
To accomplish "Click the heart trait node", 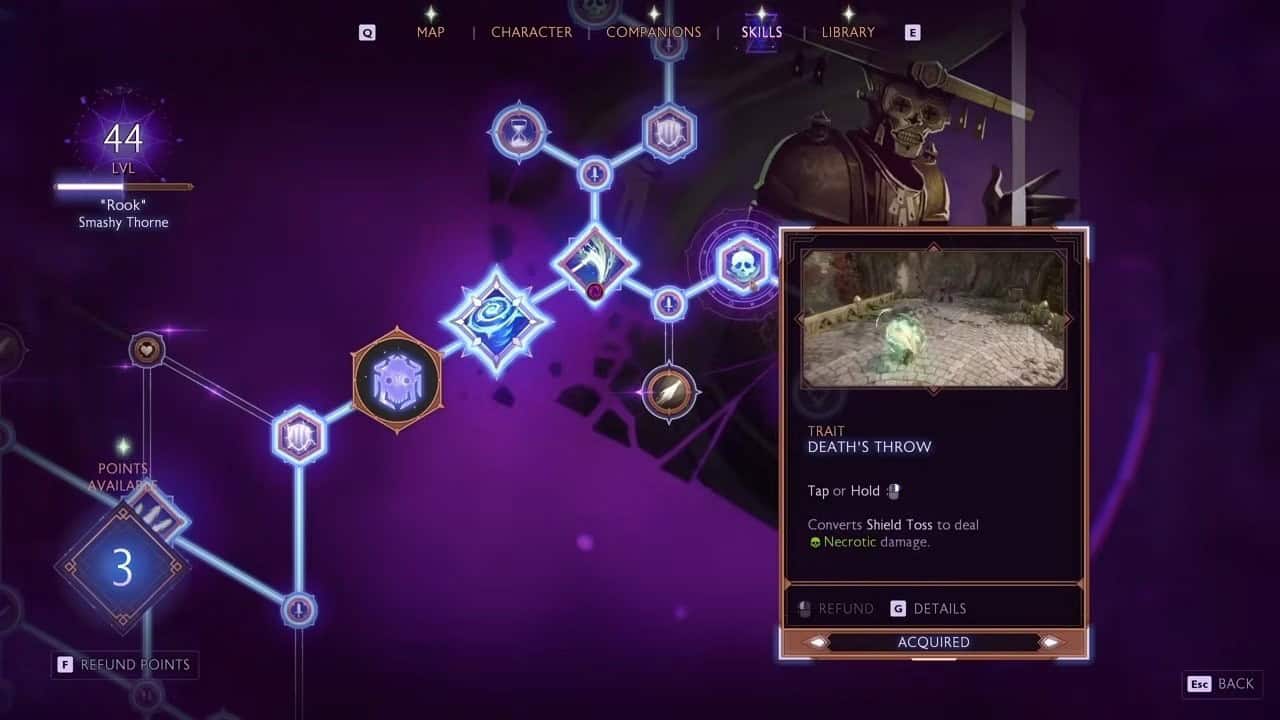I will [146, 349].
